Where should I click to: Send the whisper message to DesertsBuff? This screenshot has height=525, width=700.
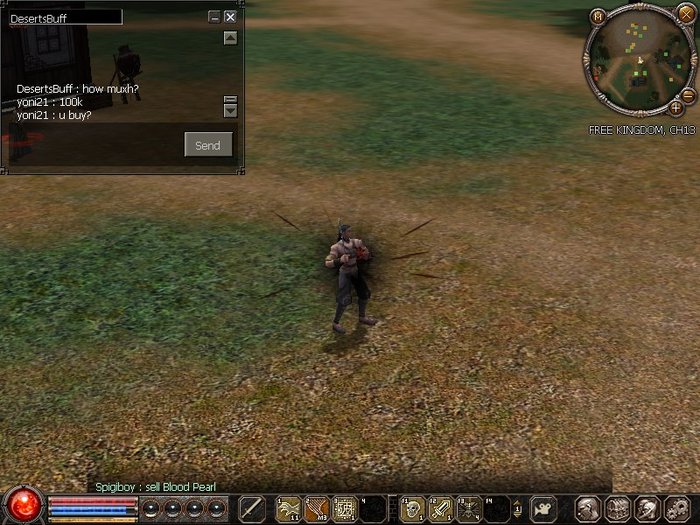pyautogui.click(x=208, y=145)
